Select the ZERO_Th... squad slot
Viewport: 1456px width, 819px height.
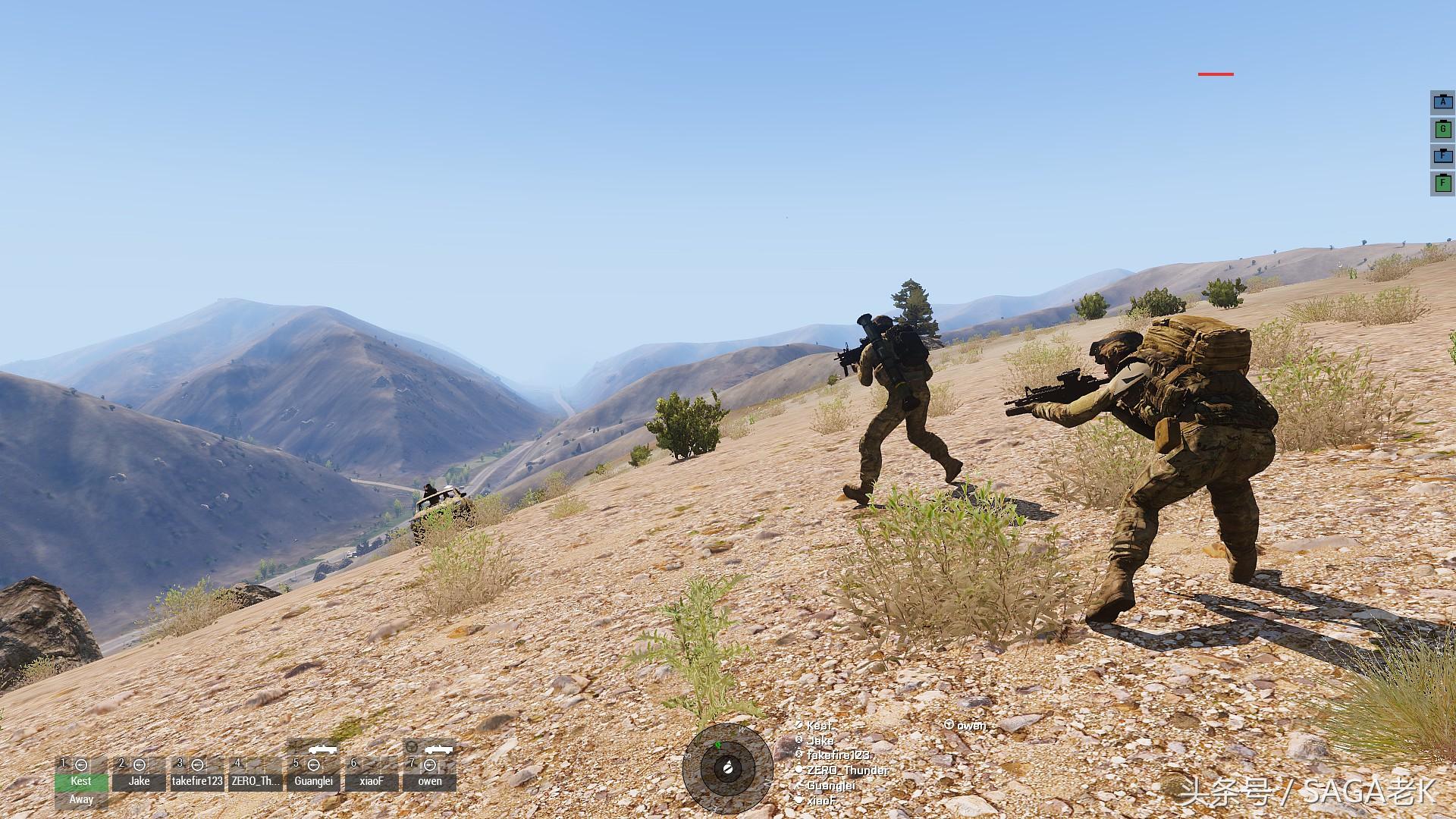point(256,780)
